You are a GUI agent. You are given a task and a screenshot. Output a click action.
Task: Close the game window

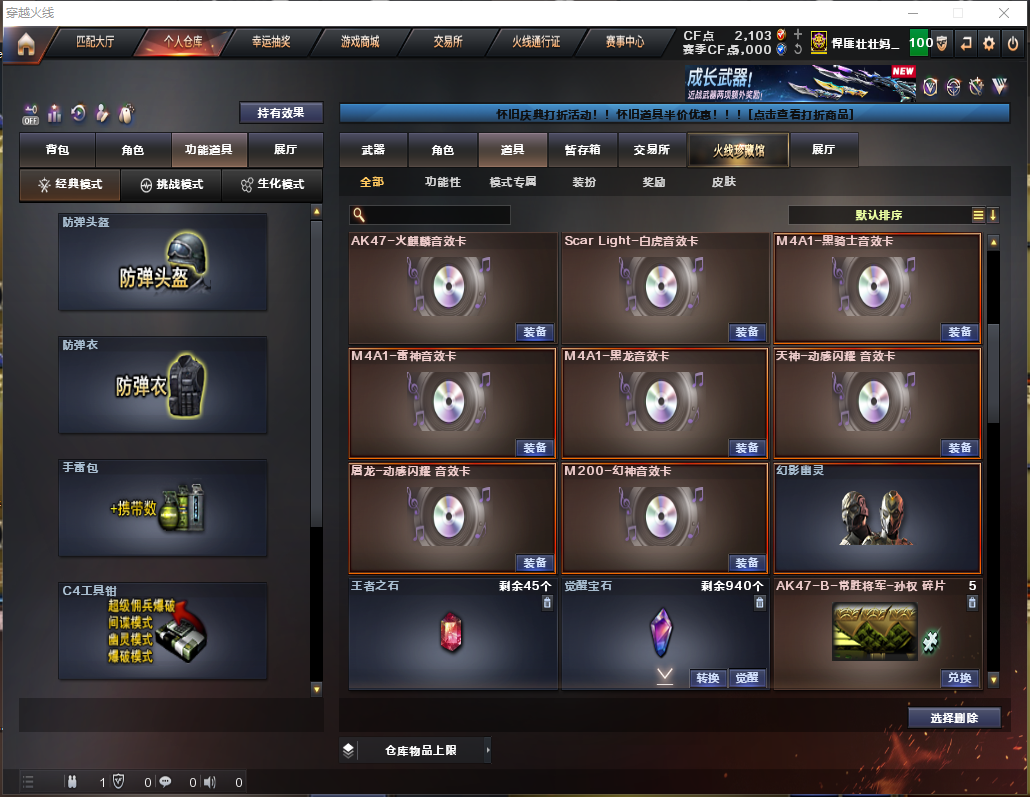click(1003, 13)
